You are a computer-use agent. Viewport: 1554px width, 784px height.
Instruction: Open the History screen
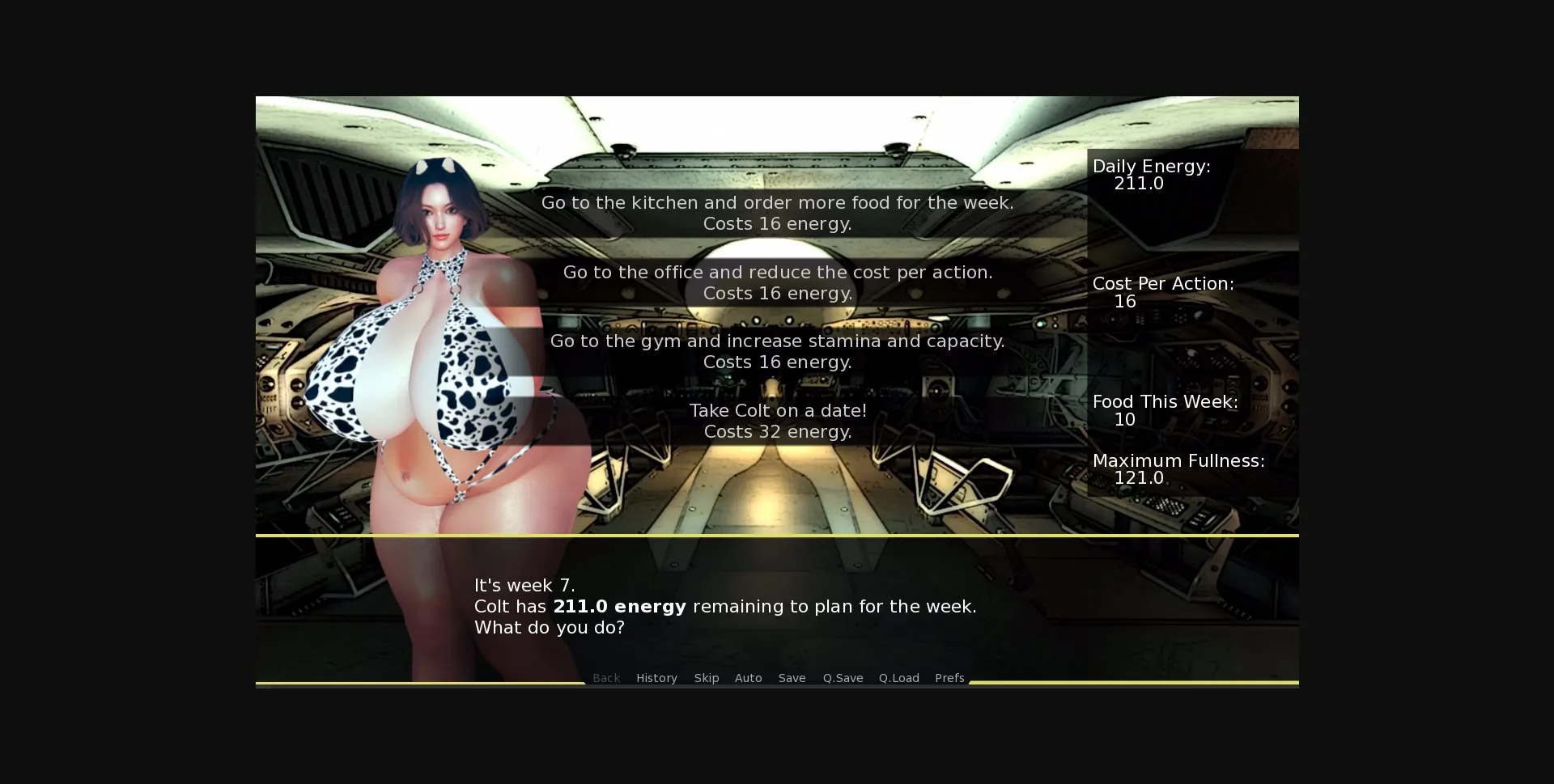(656, 678)
